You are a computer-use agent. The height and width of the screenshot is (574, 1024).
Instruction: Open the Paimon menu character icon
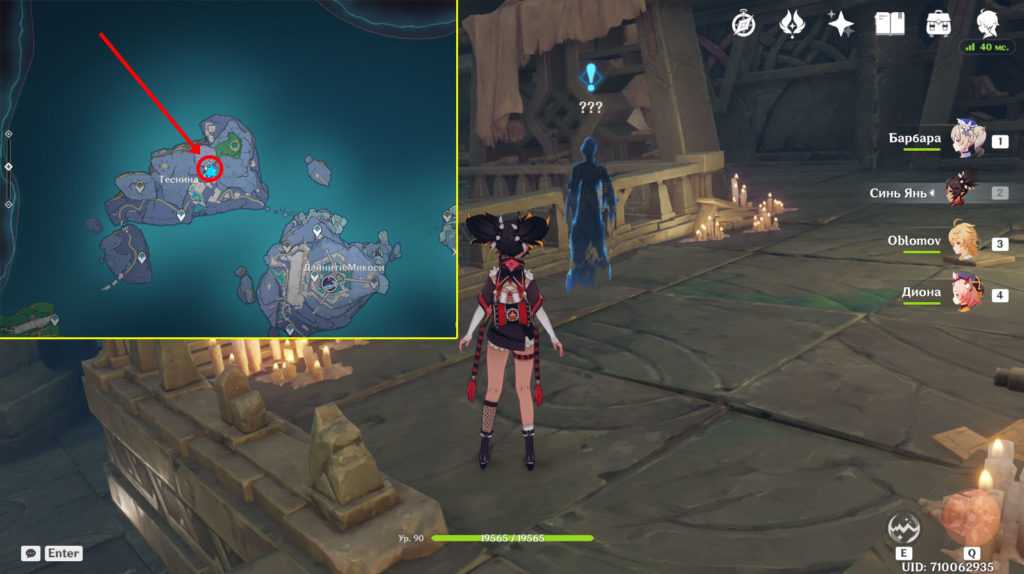pyautogui.click(x=989, y=23)
